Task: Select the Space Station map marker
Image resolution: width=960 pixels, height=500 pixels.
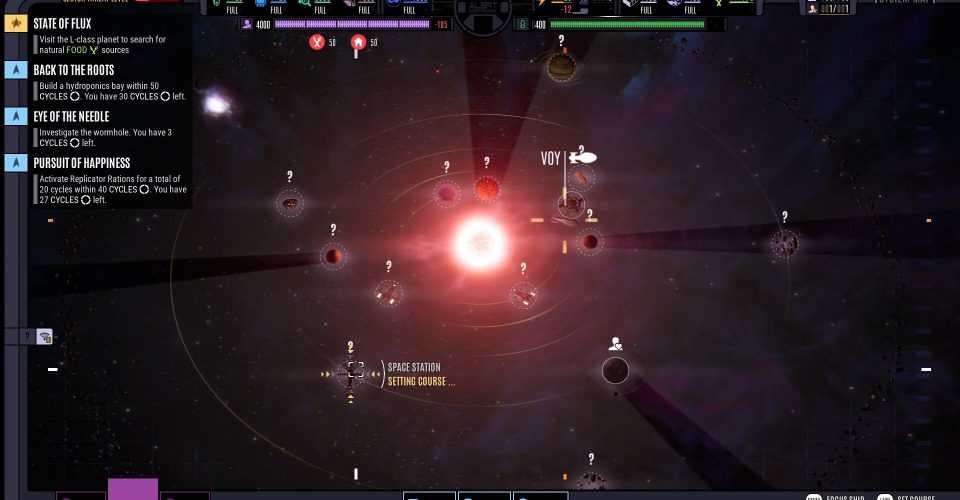Action: [351, 373]
